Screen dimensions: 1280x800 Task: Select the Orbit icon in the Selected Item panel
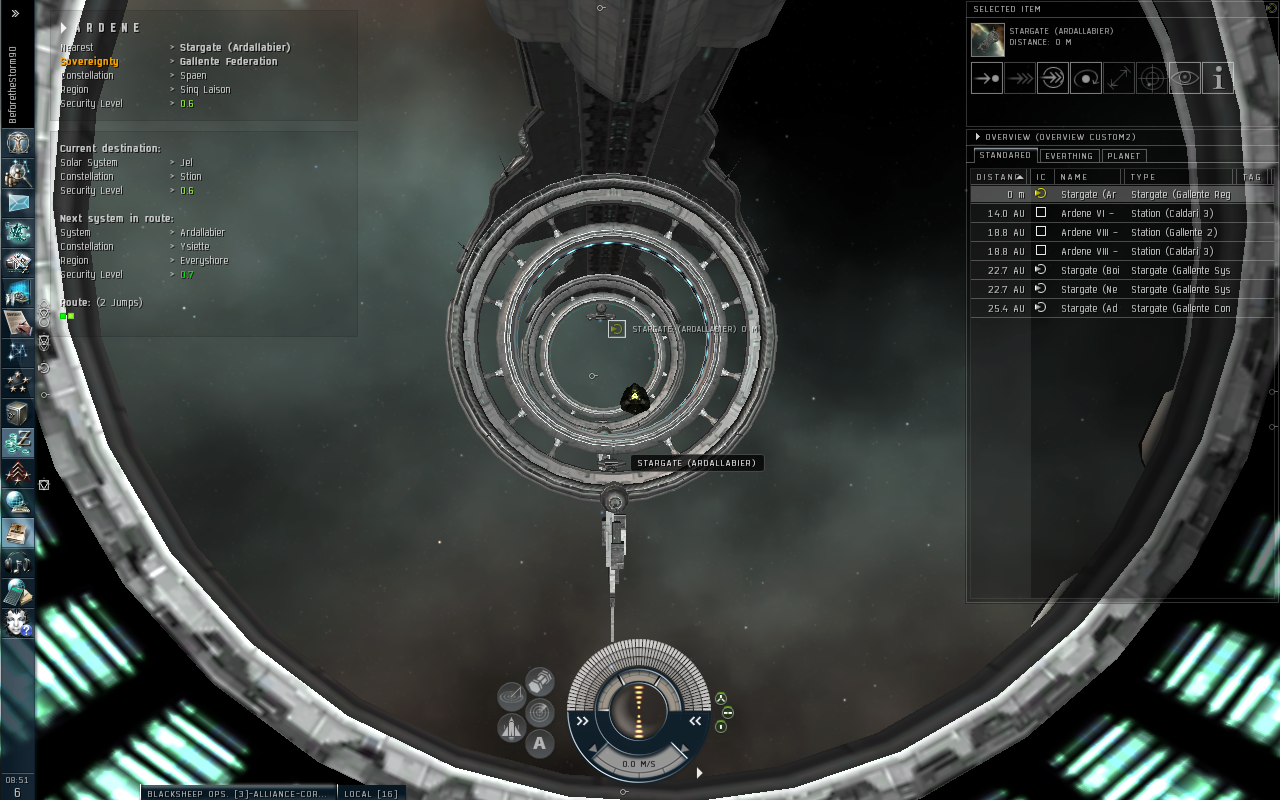click(x=1086, y=78)
